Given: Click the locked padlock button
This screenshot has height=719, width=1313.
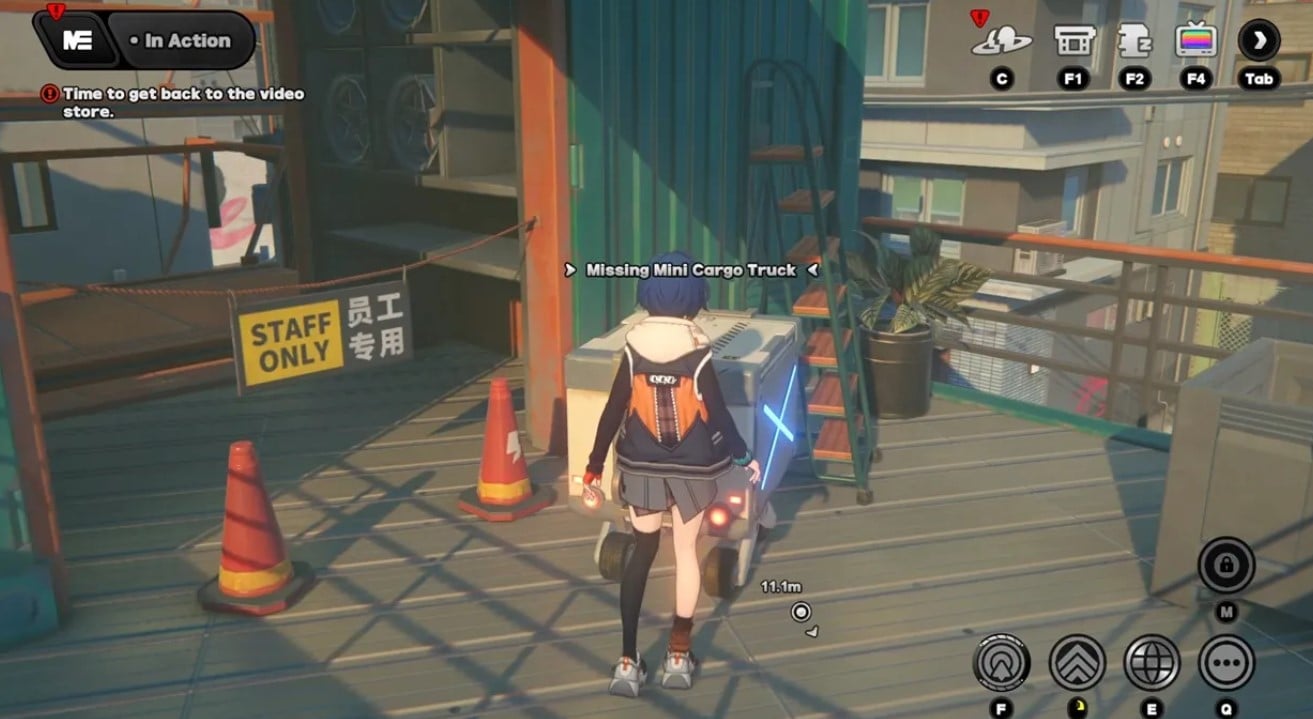Looking at the screenshot, I should [1226, 567].
